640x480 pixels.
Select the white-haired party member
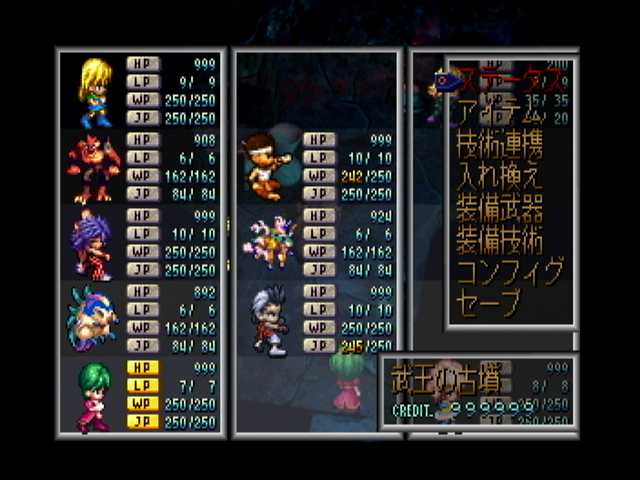coord(267,318)
